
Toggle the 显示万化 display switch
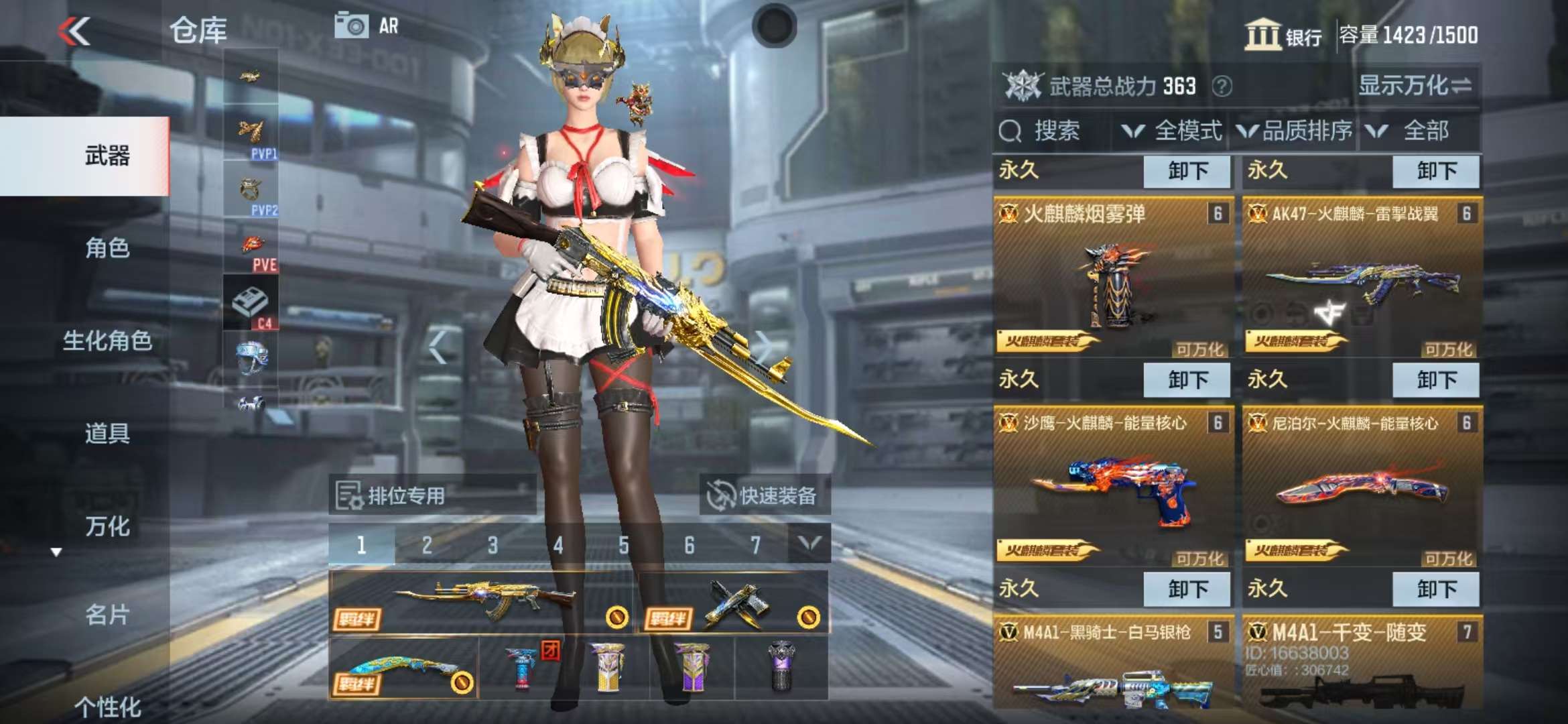(x=1415, y=86)
